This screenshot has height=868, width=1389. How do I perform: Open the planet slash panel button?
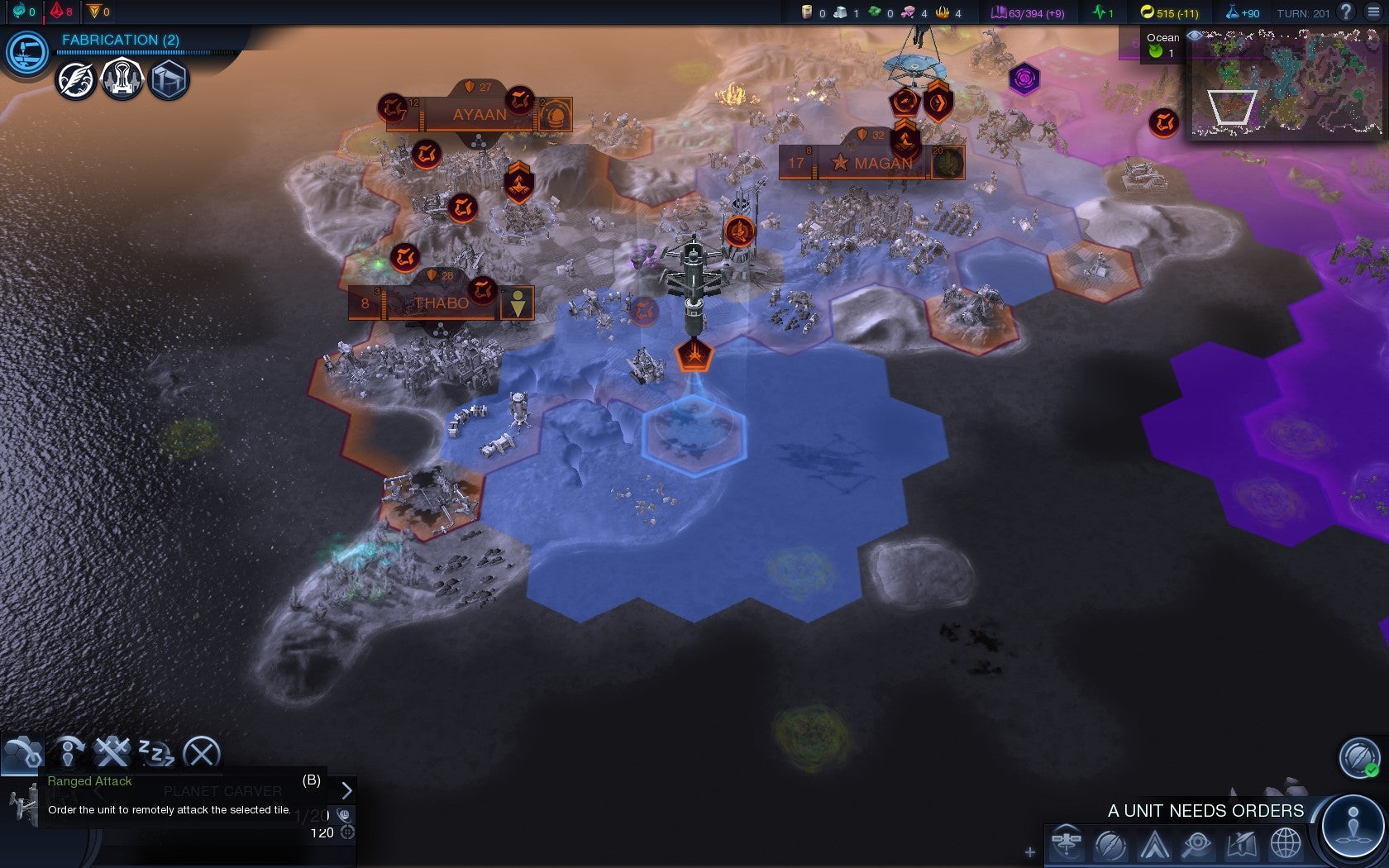pyautogui.click(x=1110, y=844)
